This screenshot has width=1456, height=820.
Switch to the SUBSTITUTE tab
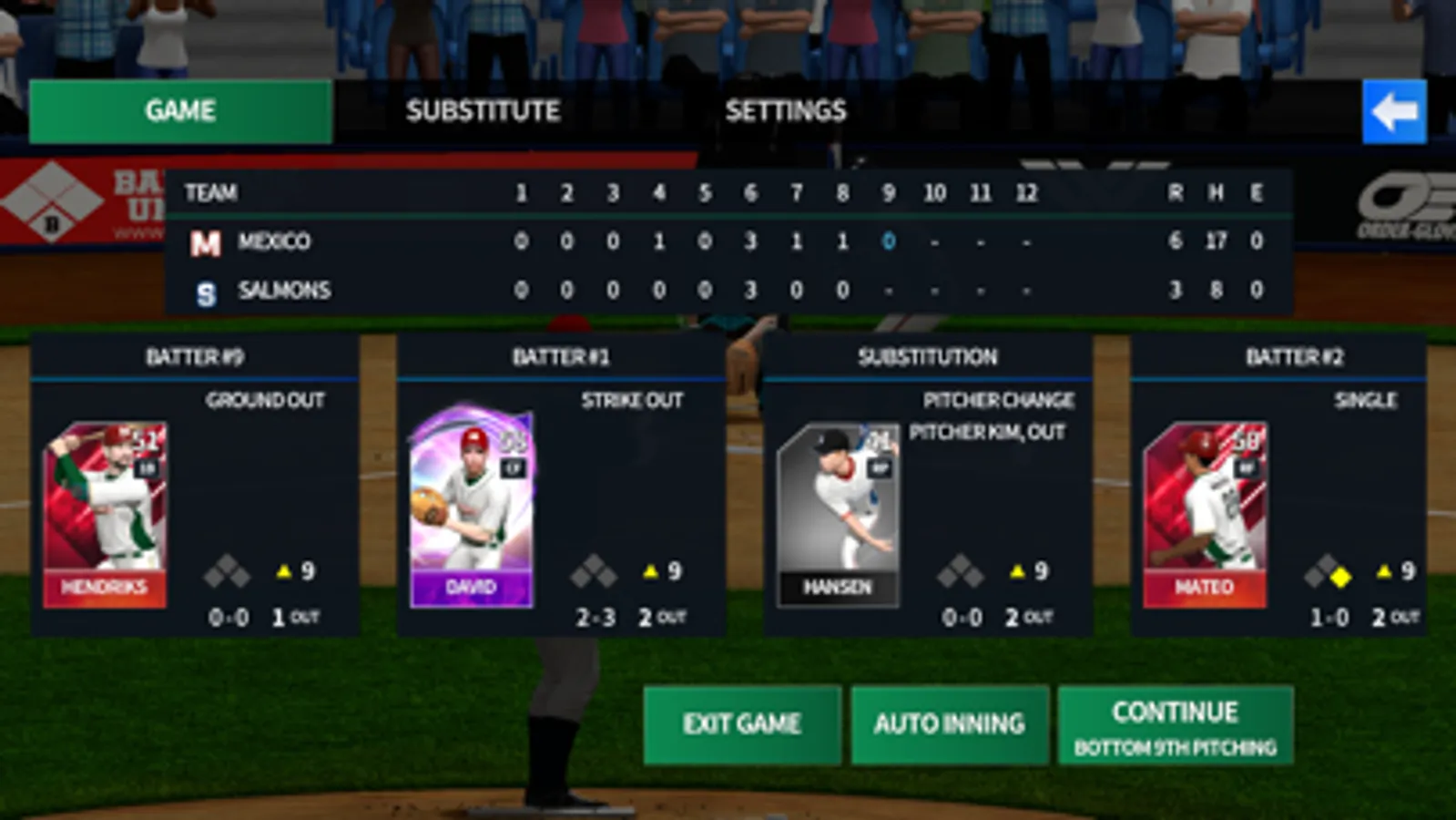point(484,111)
